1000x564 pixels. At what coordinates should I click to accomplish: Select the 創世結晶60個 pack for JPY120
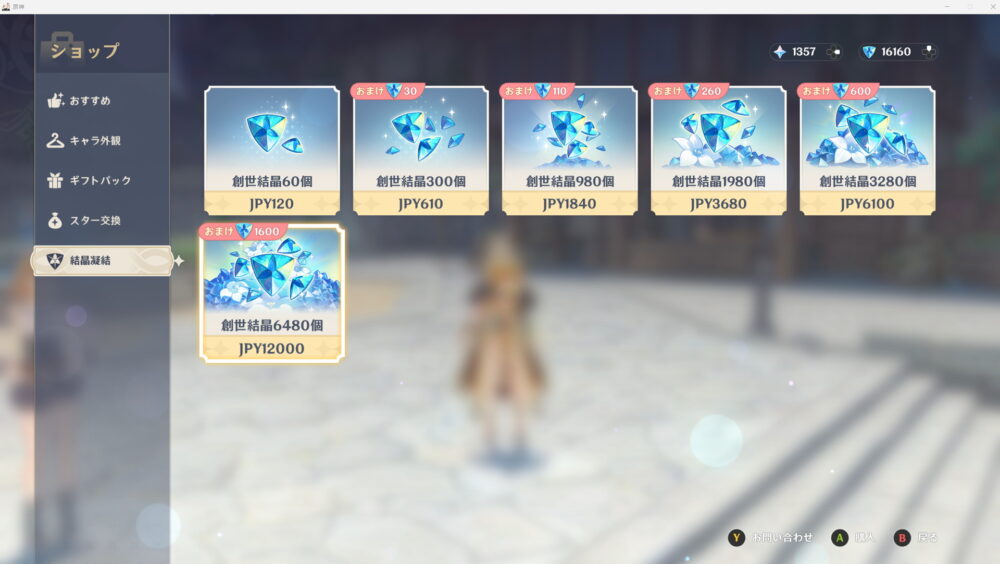click(x=272, y=150)
